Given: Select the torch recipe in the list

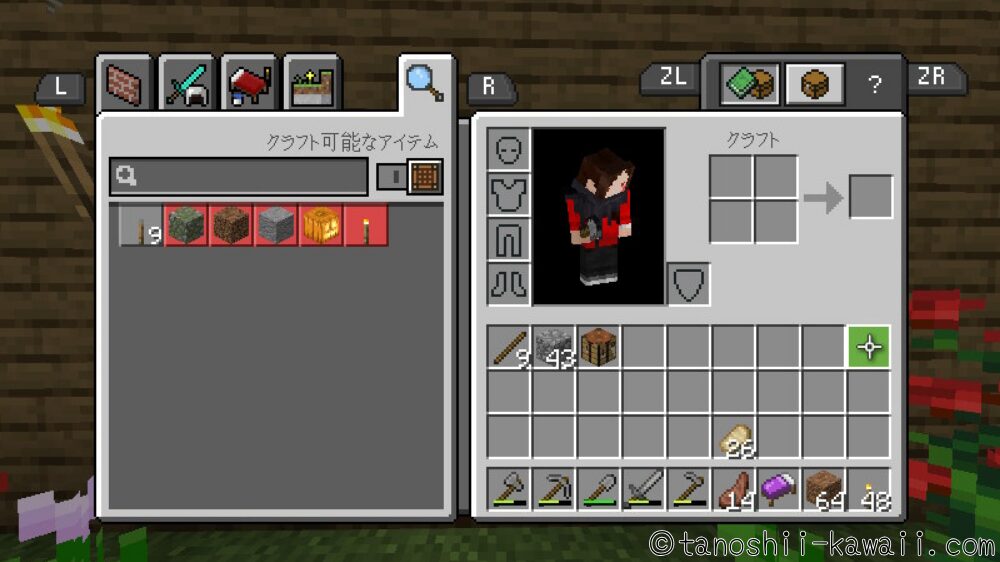Looking at the screenshot, I should click(366, 227).
